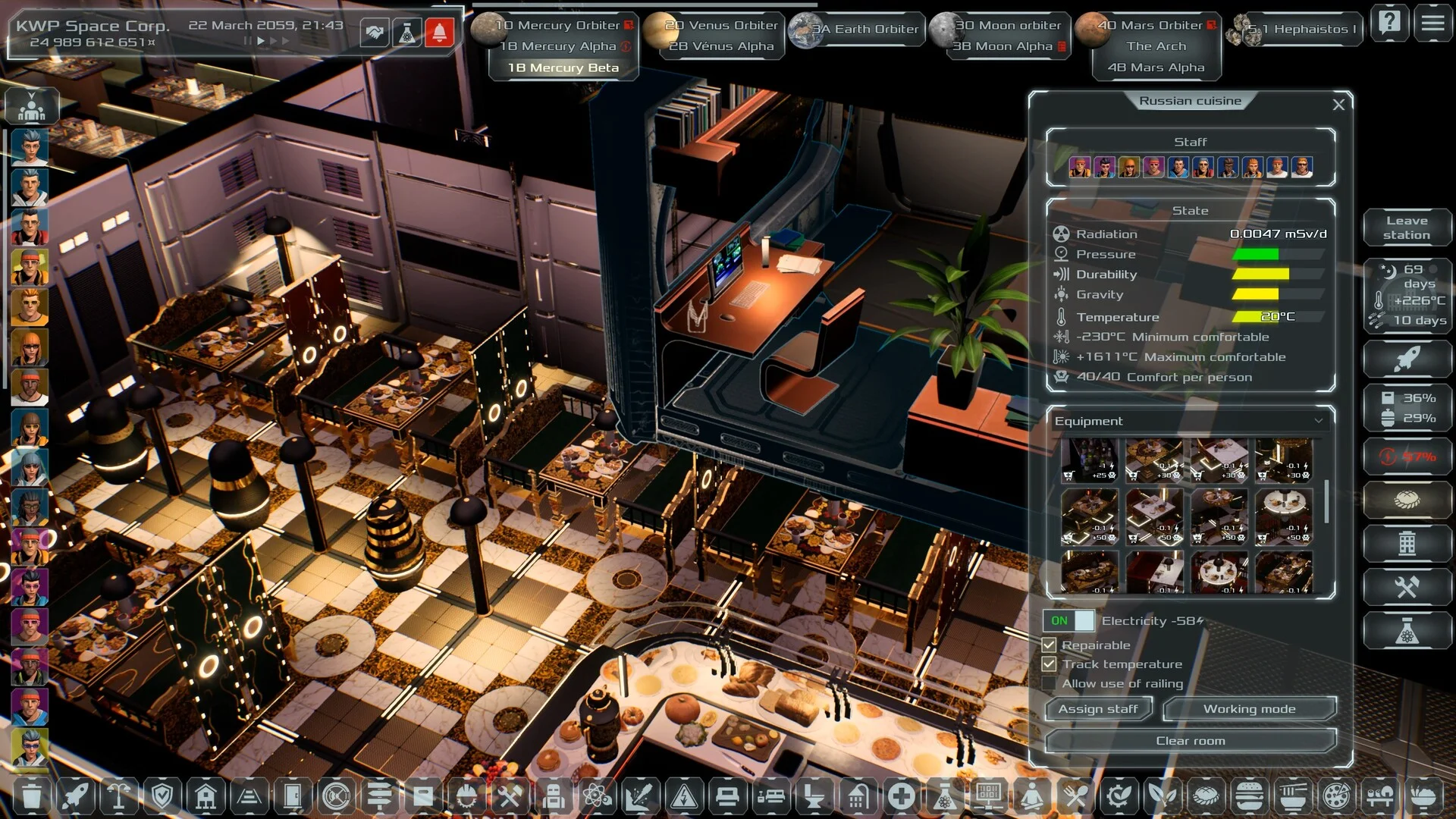The width and height of the screenshot is (1456, 819).
Task: Clear room with the bottom button
Action: (x=1190, y=741)
